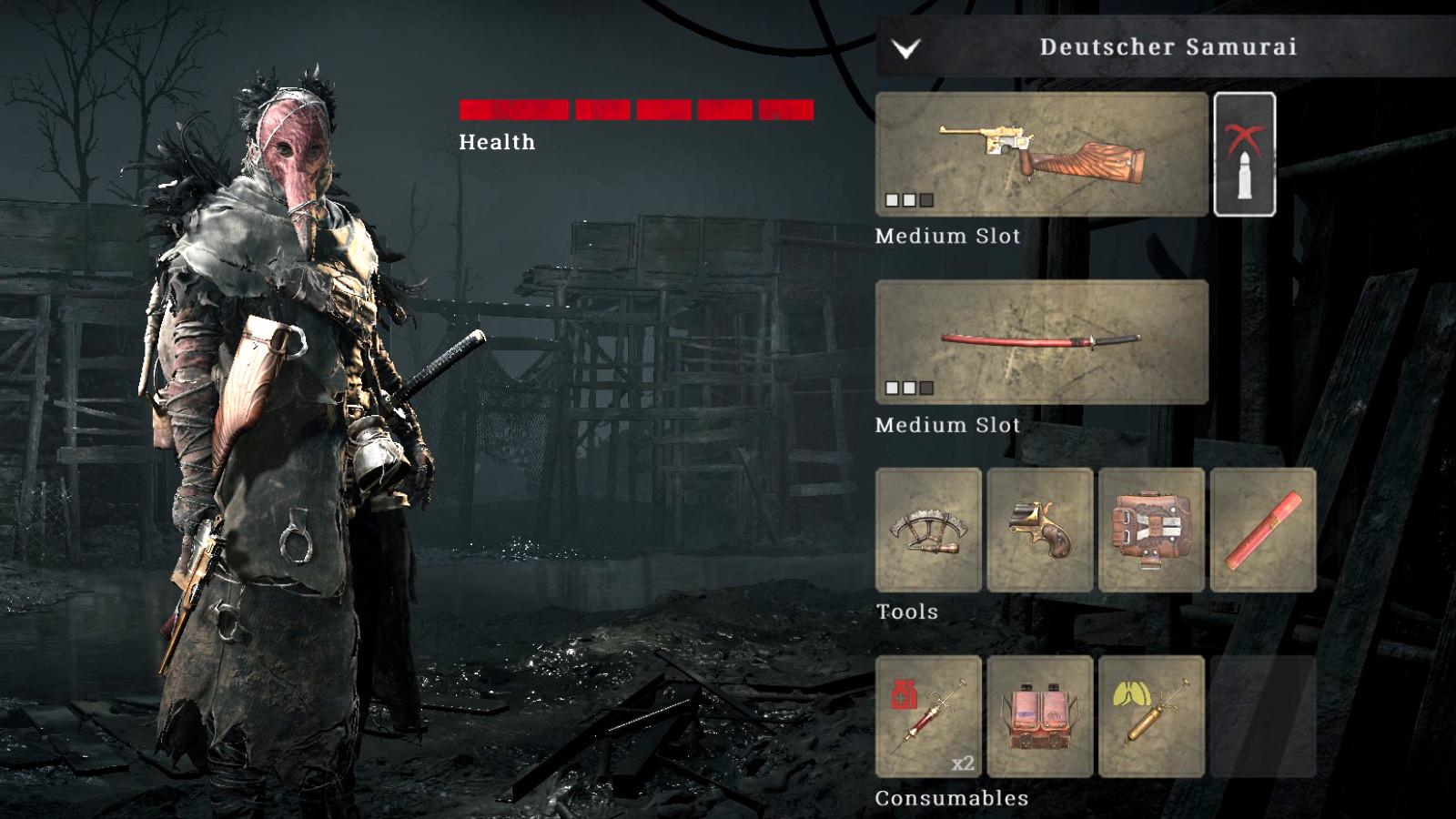Collapse the Deutscher Samurai loadout via the chevron
Viewport: 1456px width, 819px height.
(x=905, y=46)
